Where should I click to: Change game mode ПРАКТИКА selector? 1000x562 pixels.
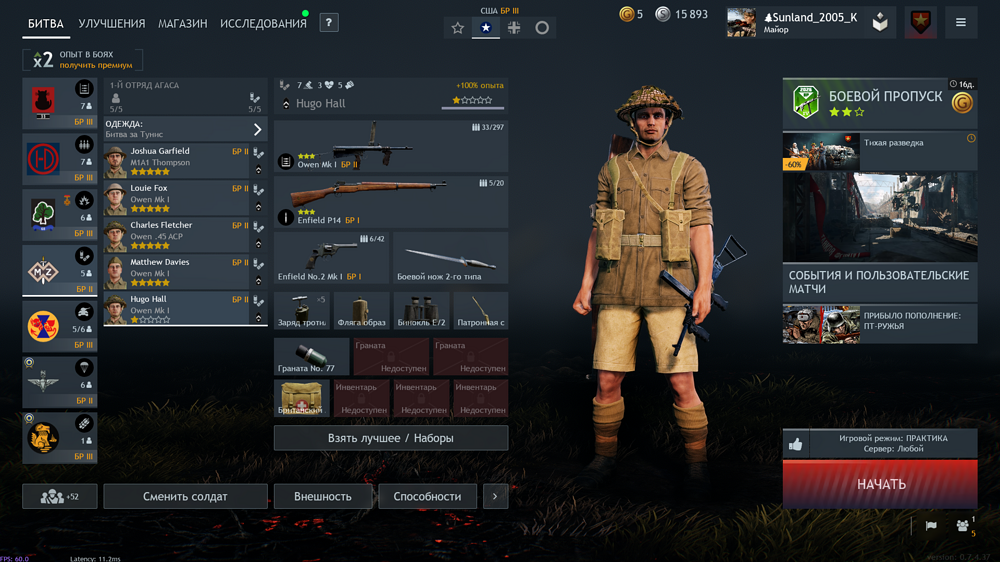coord(893,444)
